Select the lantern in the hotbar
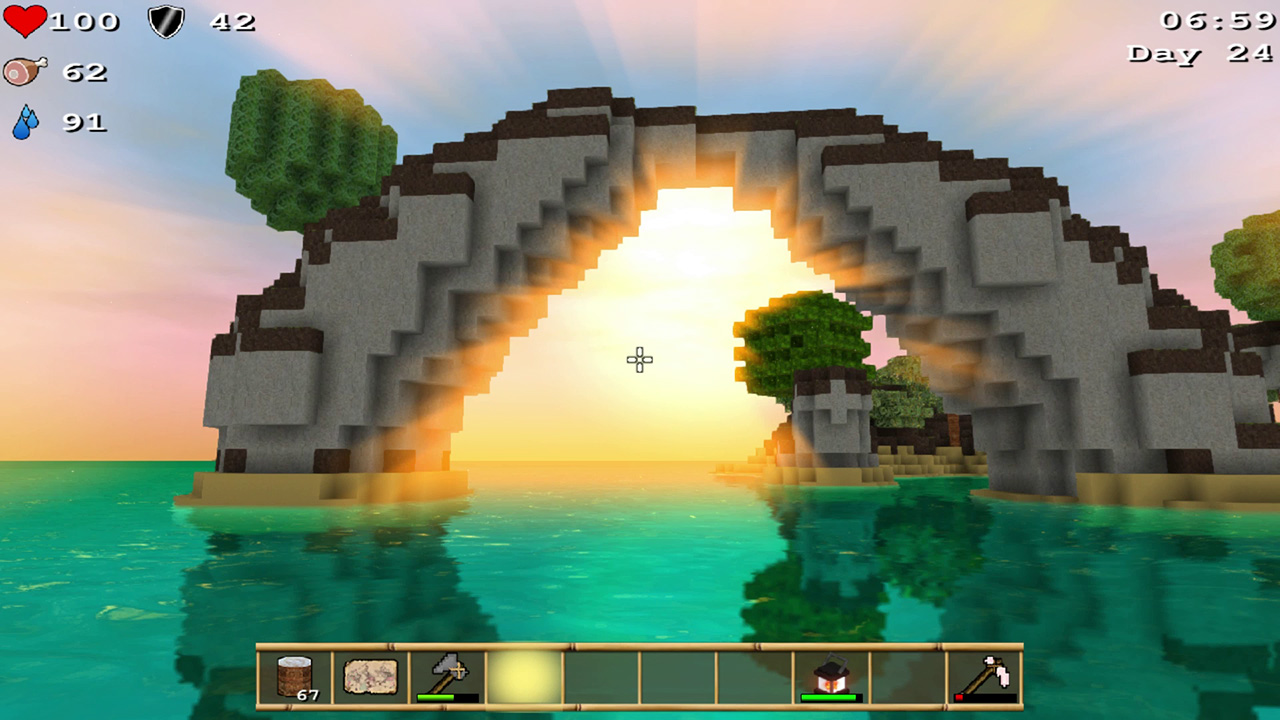This screenshot has height=720, width=1280. [832, 676]
